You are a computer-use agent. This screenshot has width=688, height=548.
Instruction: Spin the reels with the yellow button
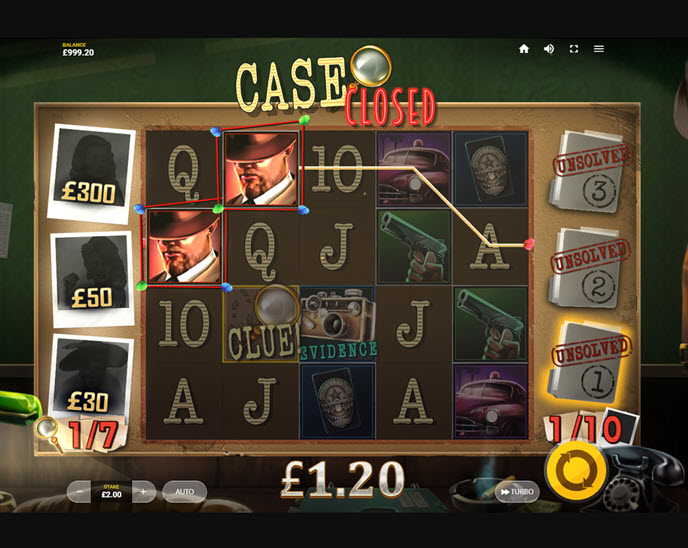point(575,468)
